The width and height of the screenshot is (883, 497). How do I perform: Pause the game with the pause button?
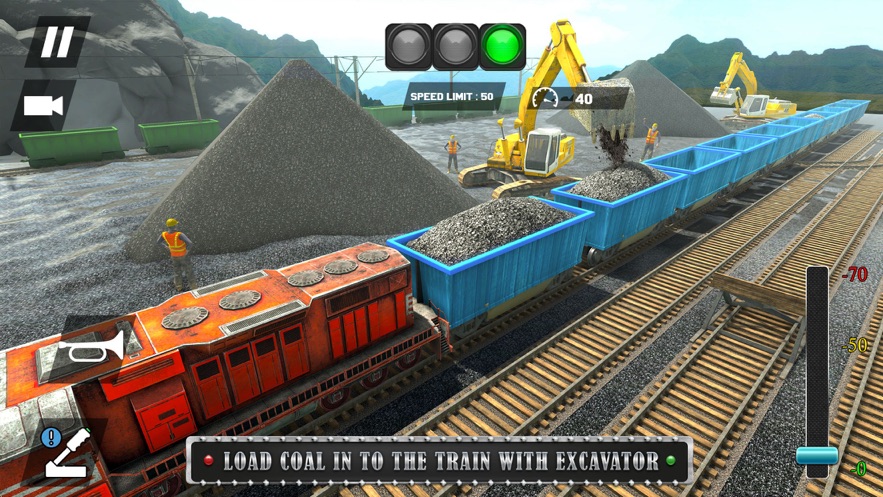tap(56, 42)
